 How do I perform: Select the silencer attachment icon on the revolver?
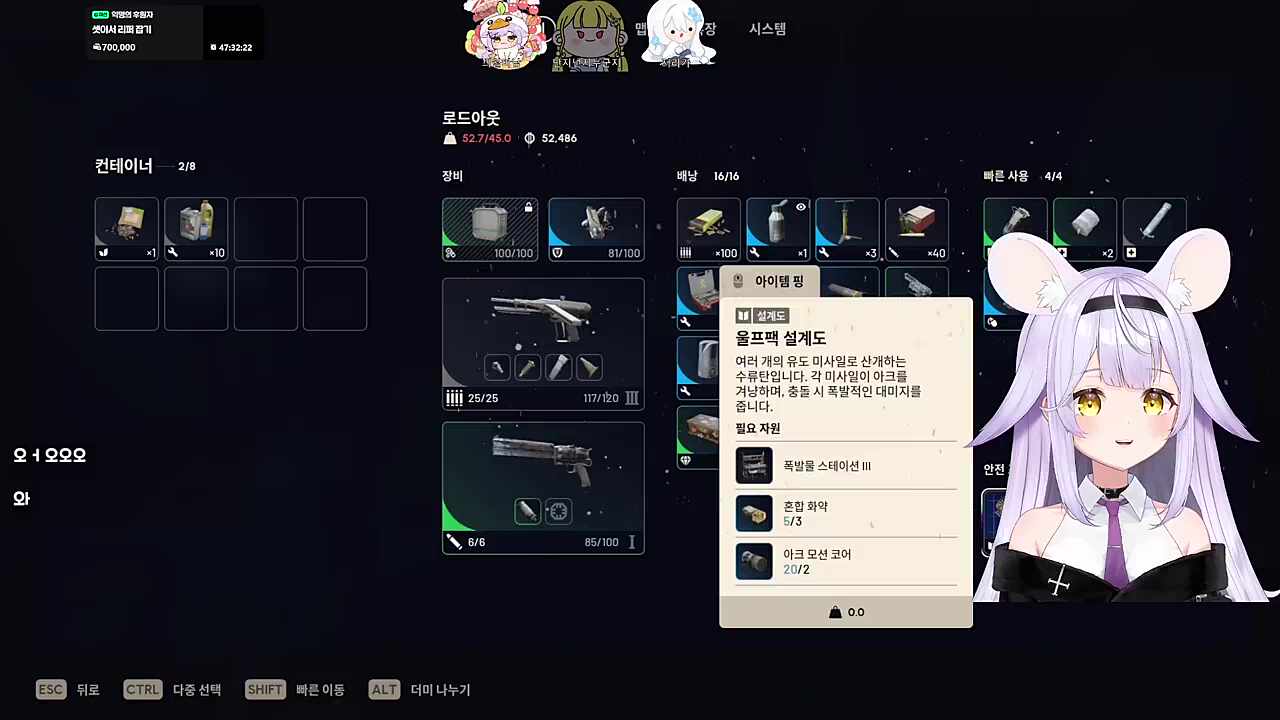527,511
